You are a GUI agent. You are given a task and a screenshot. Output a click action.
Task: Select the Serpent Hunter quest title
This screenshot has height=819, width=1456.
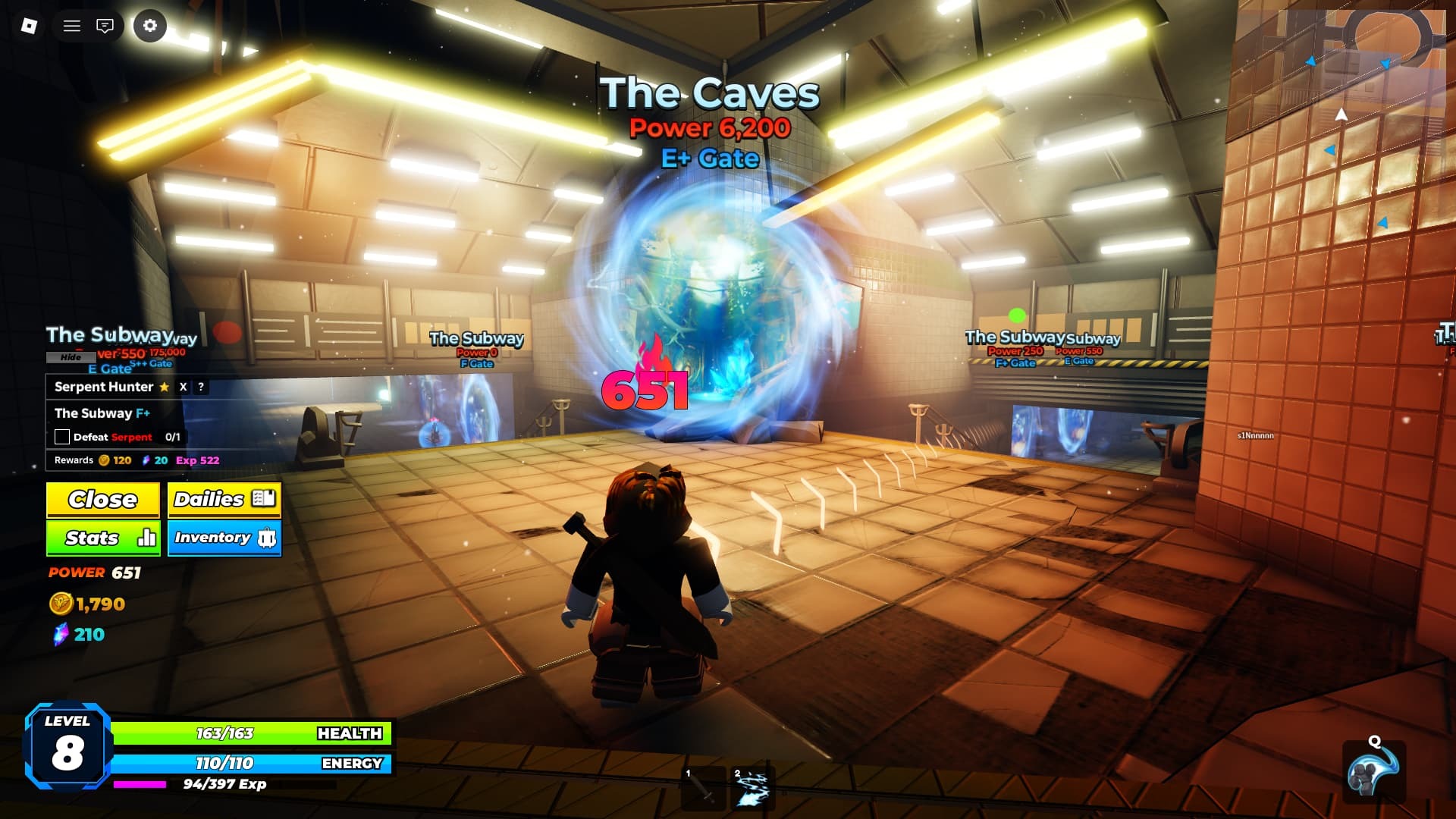pos(104,387)
